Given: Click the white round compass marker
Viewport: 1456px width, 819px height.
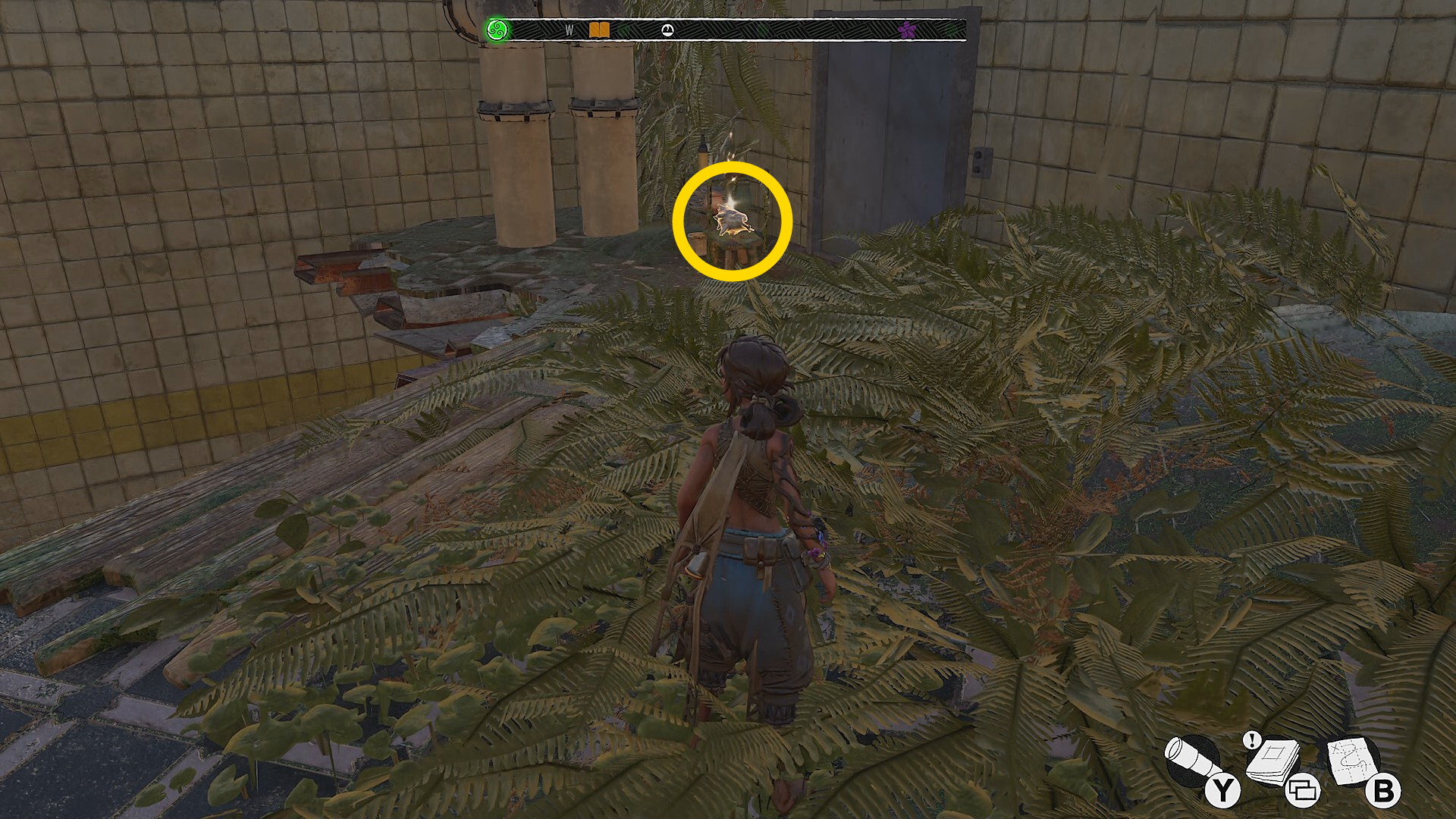Looking at the screenshot, I should click(x=667, y=30).
